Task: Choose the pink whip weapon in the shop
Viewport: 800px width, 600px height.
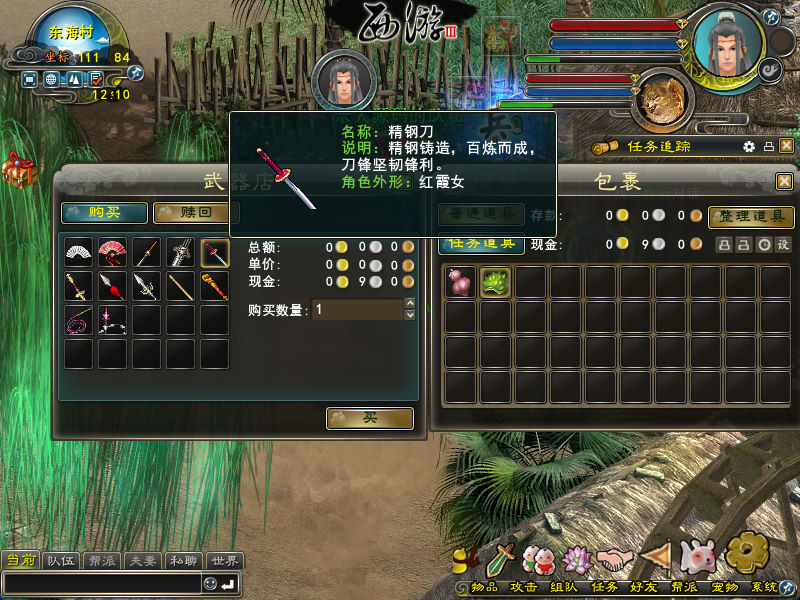Action: coord(78,320)
